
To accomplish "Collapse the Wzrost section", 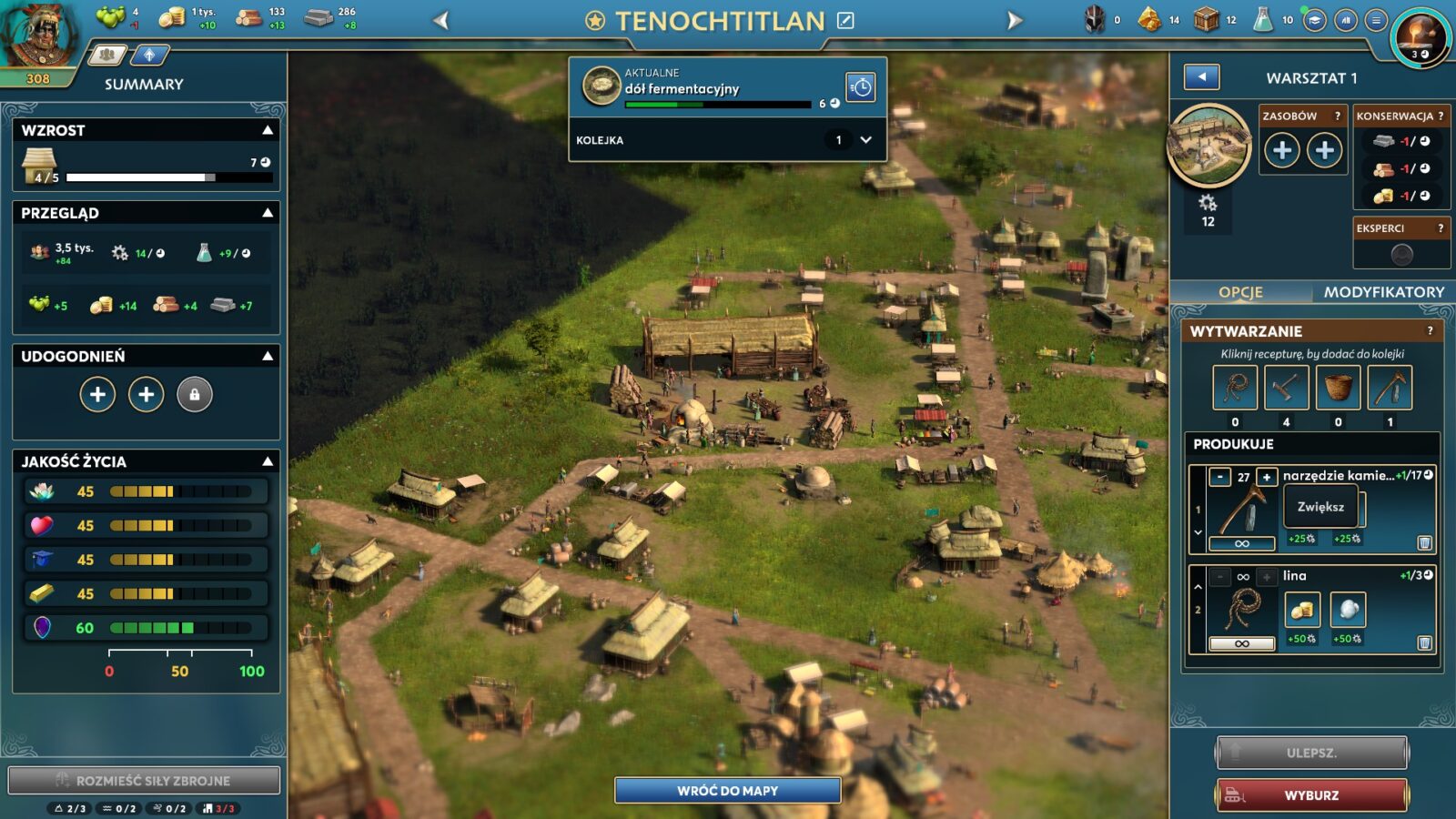I will click(268, 130).
